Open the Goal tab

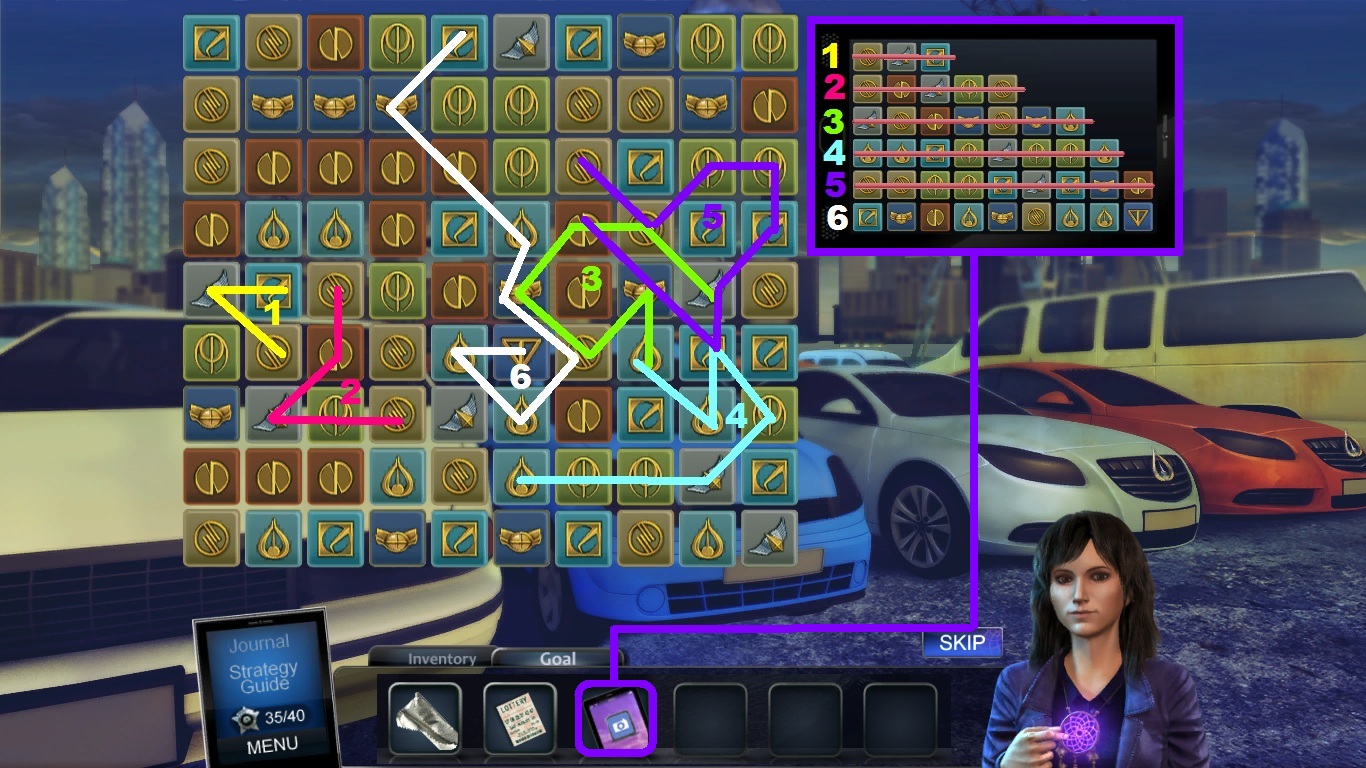click(x=557, y=658)
